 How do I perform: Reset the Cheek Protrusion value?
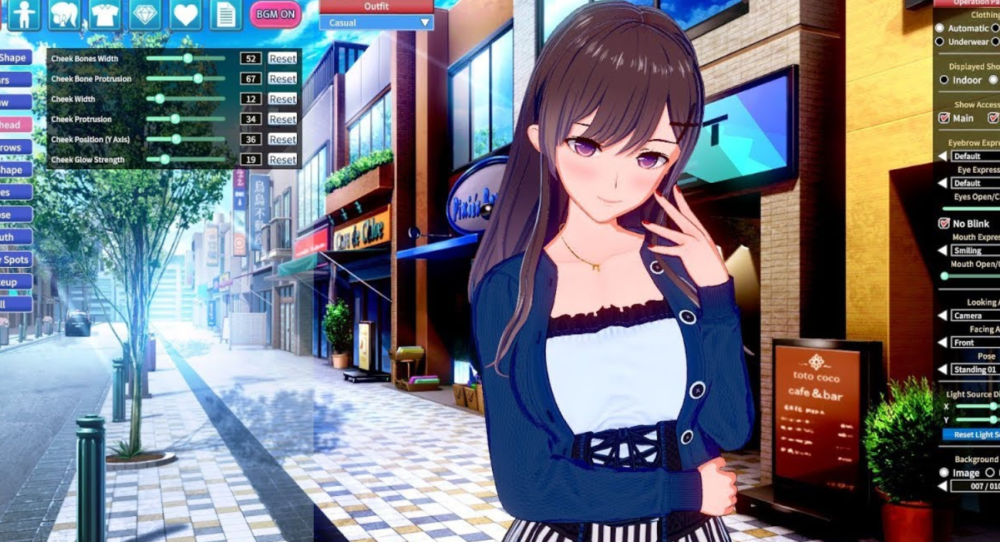[282, 119]
